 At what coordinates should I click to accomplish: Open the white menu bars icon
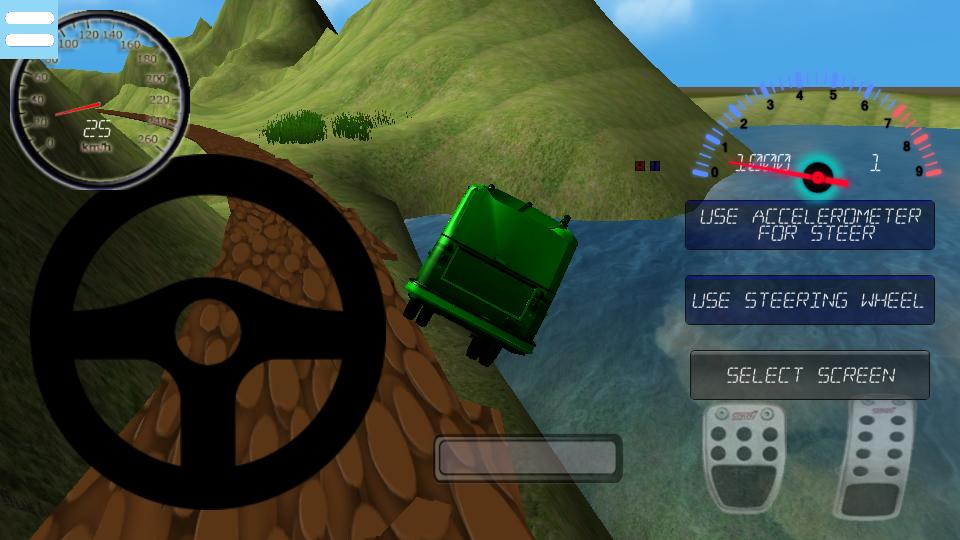coord(29,30)
